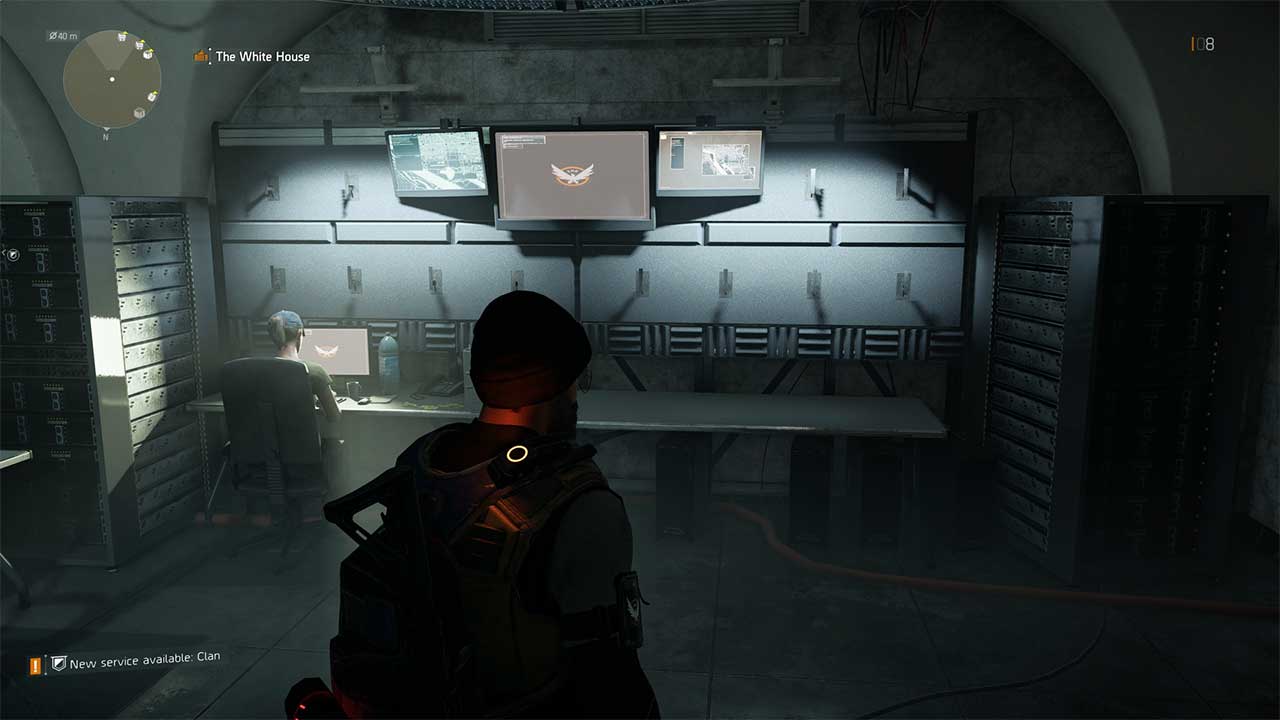The image size is (1280, 720).
Task: Click the second shopping cart icon on the minimap
Action: click(x=139, y=45)
